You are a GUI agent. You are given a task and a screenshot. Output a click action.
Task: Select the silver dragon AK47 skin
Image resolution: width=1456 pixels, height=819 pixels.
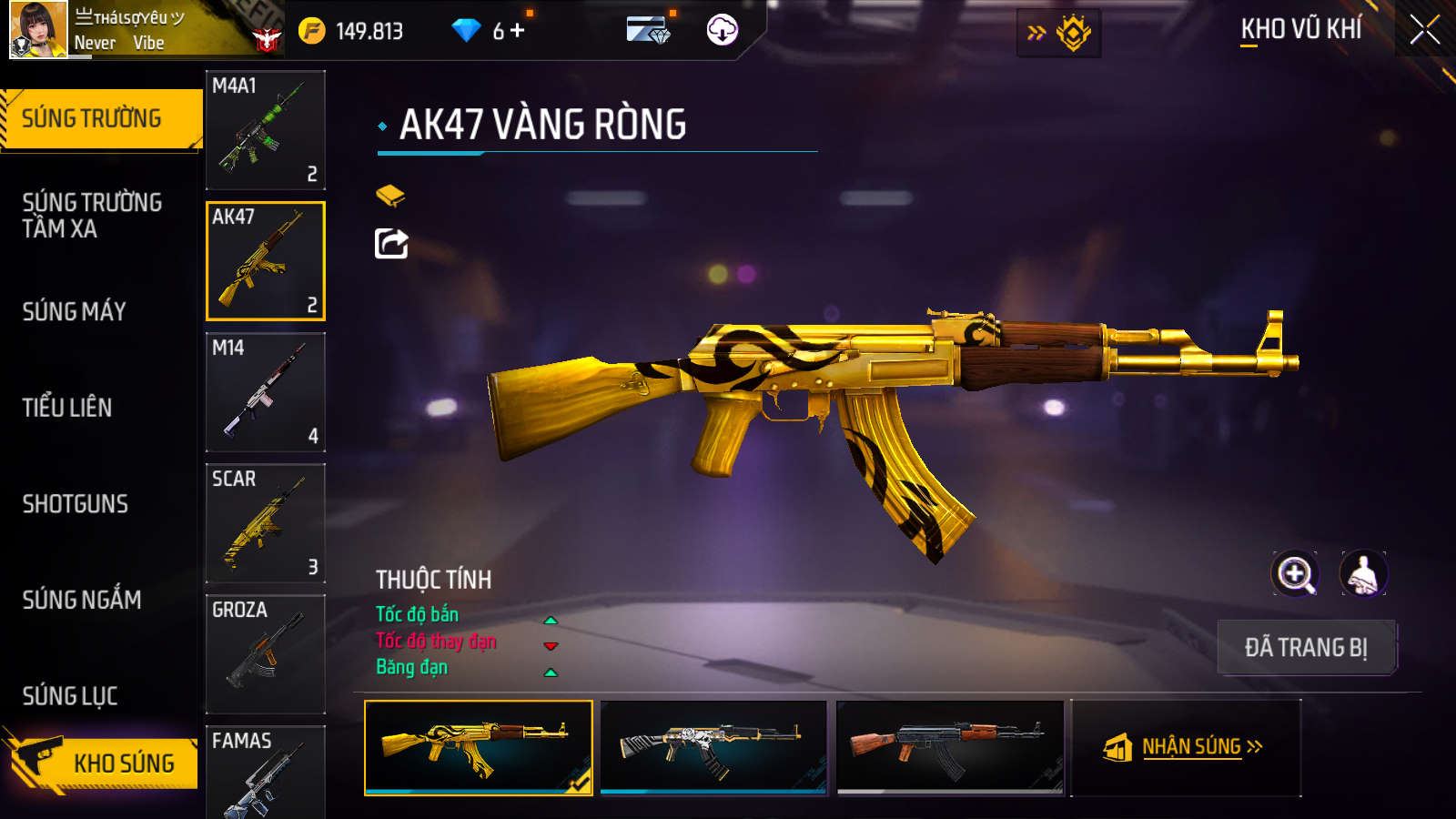point(713,747)
